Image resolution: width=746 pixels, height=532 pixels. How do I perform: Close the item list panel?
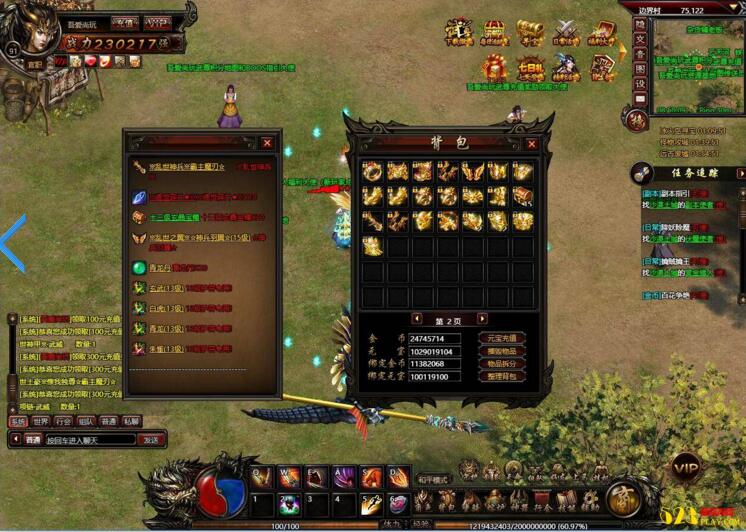point(267,143)
